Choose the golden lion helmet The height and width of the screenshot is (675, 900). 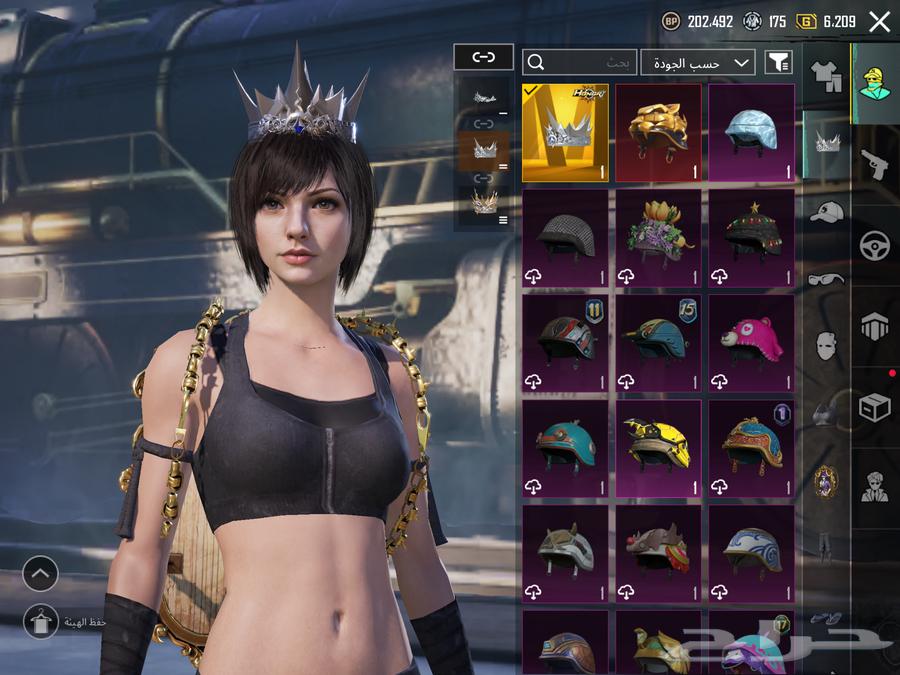tap(658, 133)
